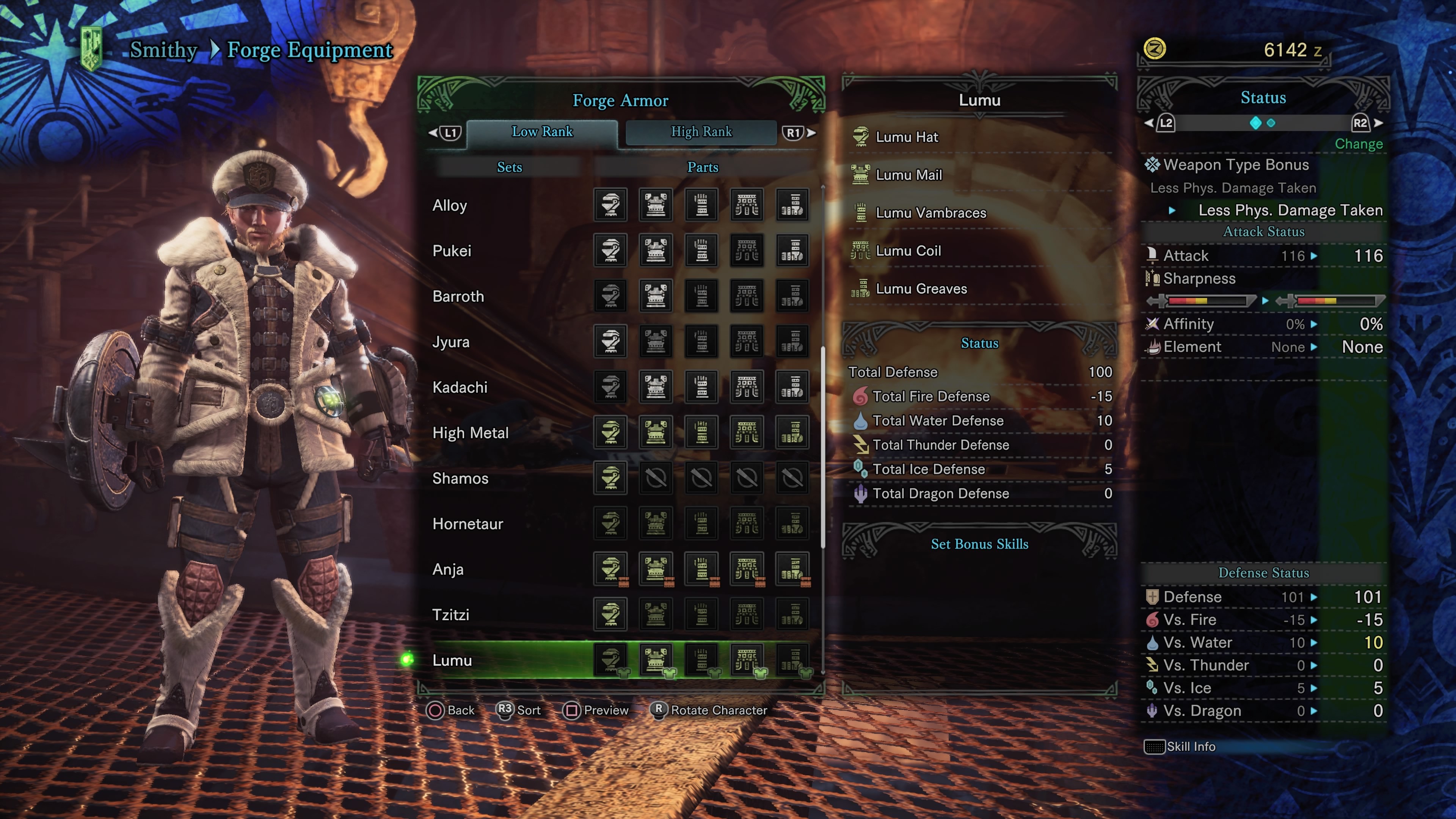Select the Shamos armor set
1456x819 pixels.
[x=460, y=478]
